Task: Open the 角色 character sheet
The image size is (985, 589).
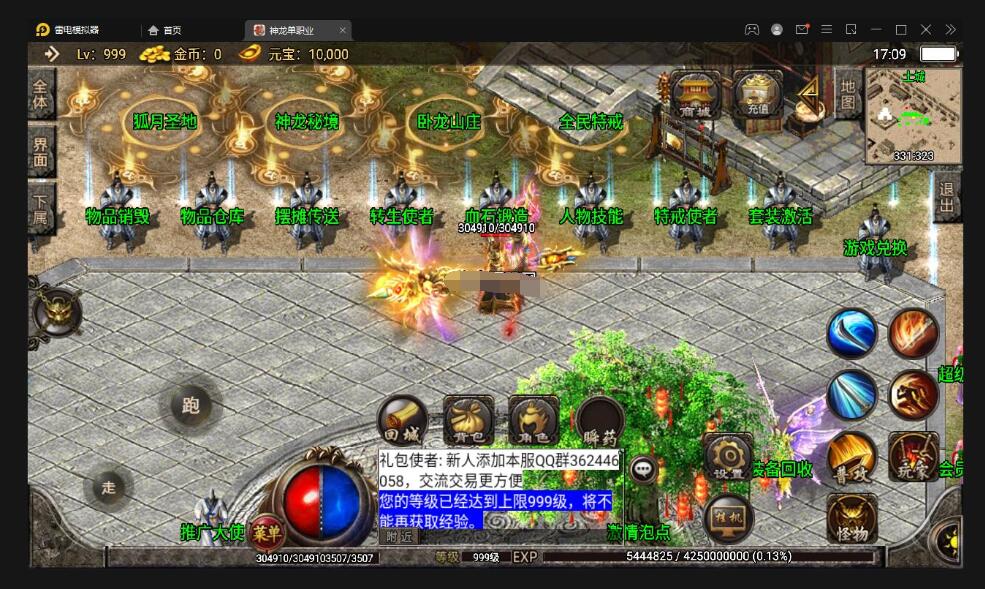Action: (x=533, y=421)
